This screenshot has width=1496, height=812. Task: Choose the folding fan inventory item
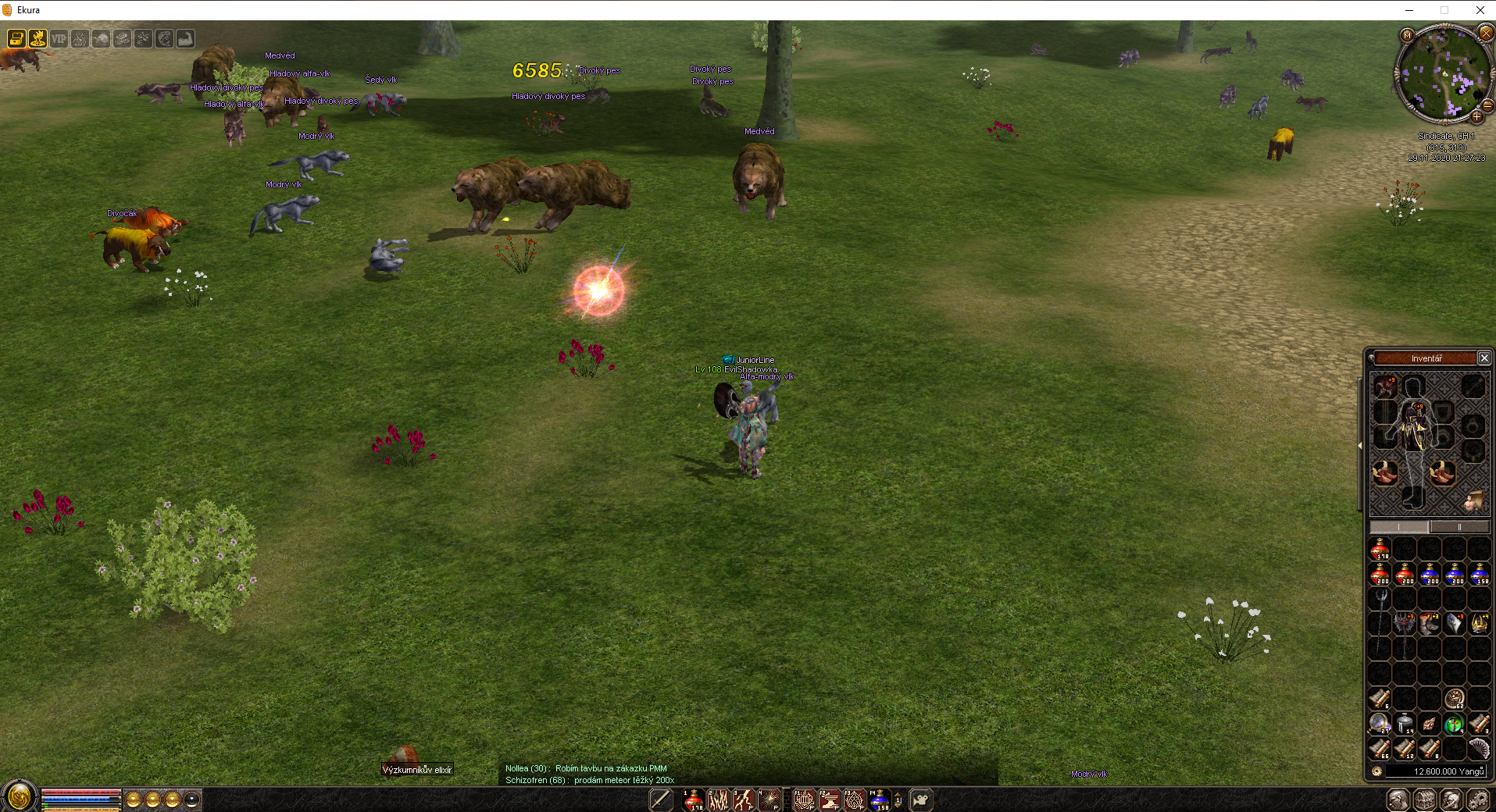click(1479, 749)
